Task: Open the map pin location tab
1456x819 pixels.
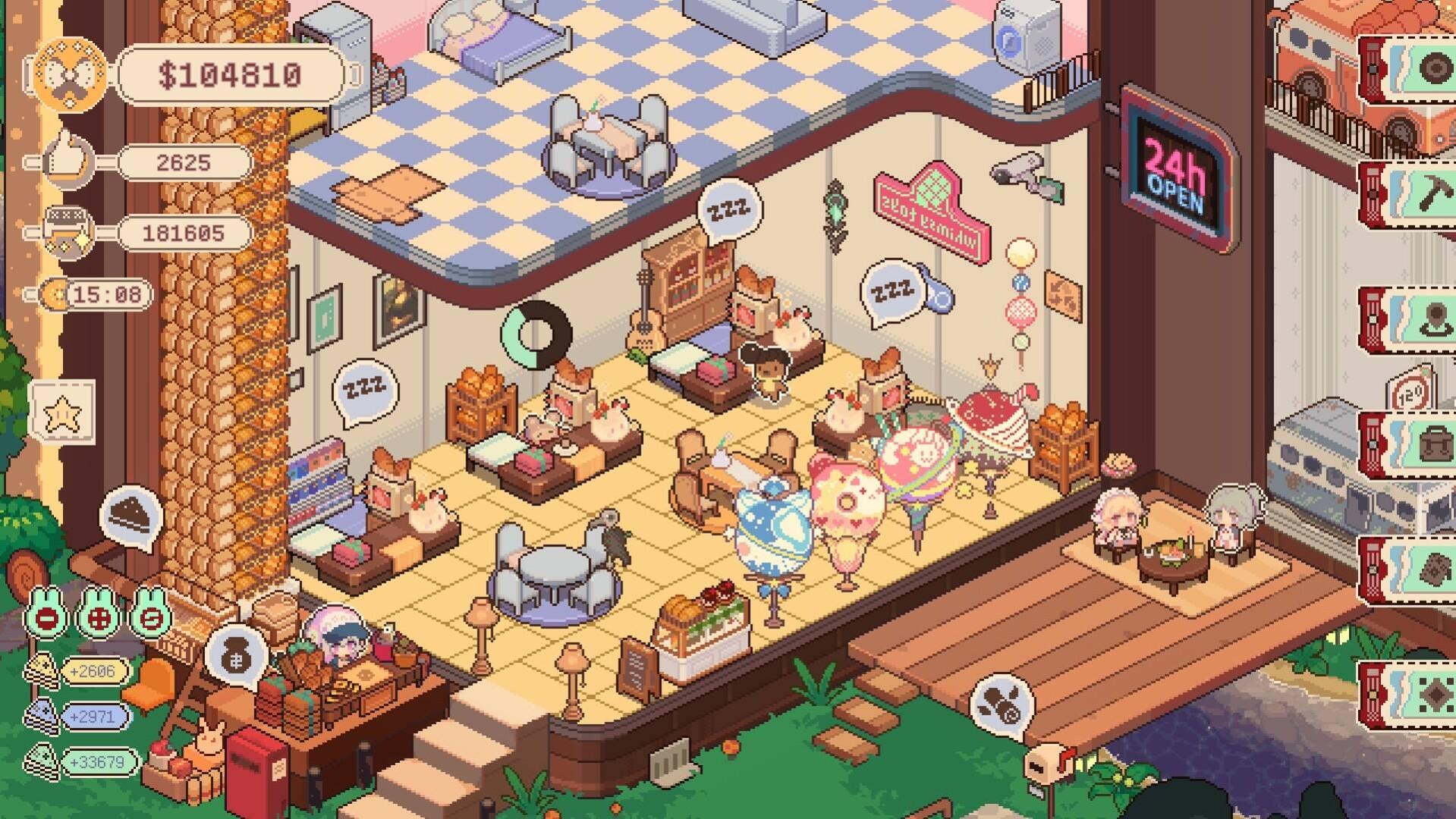Action: click(x=1426, y=319)
